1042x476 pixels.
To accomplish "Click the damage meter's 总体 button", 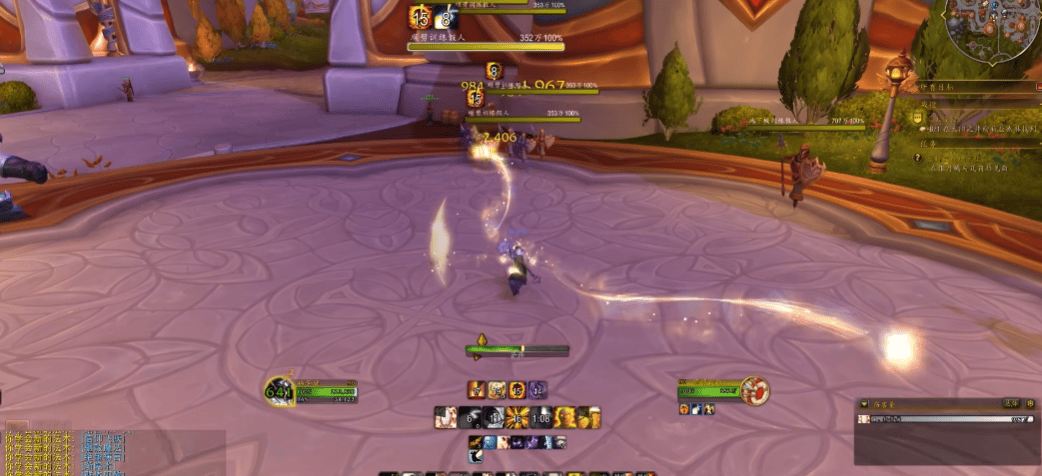I will point(1010,404).
